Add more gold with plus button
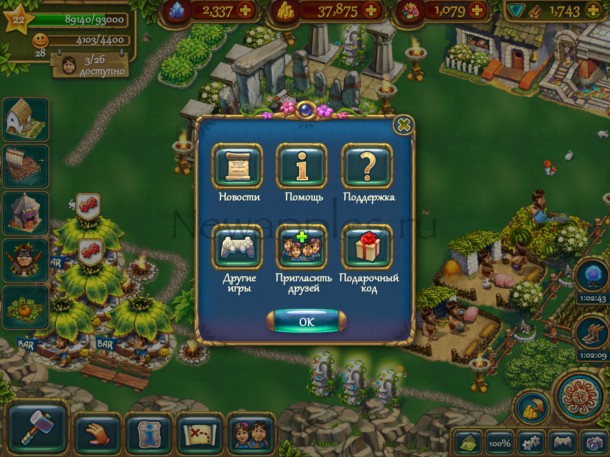Viewport: 610px width, 457px height. 370,11
